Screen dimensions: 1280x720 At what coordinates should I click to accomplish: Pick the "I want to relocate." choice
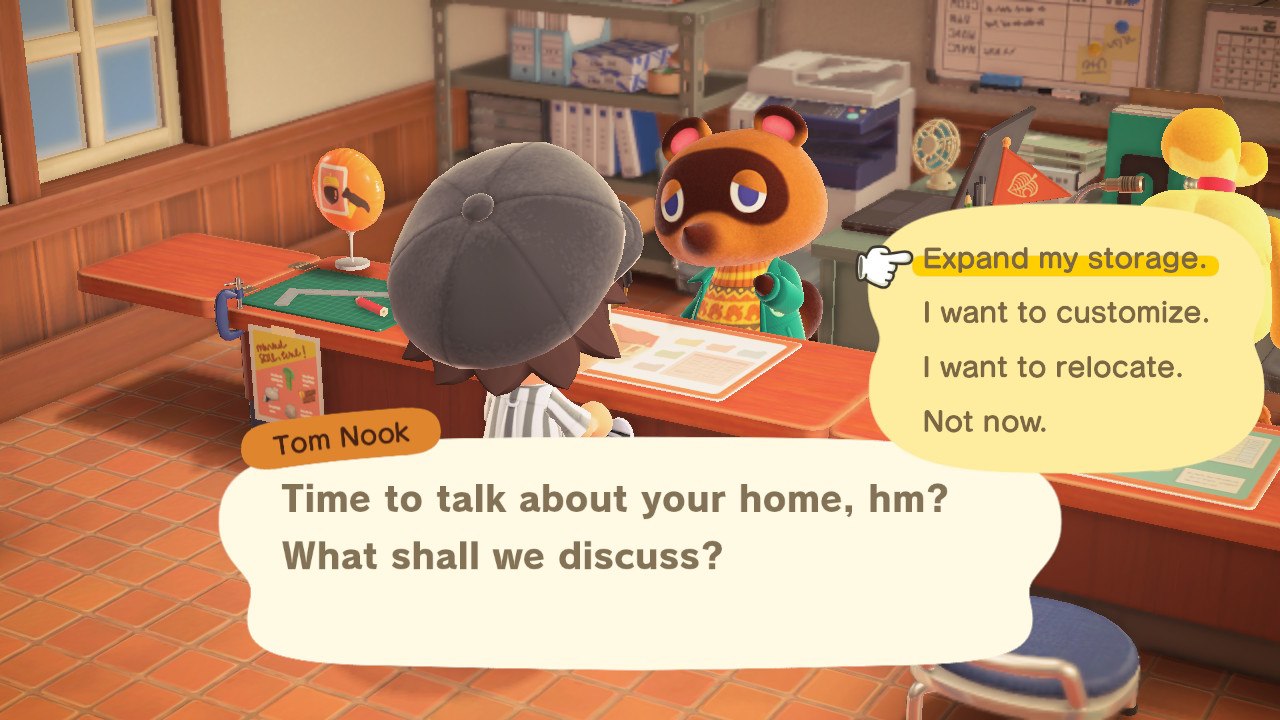pos(1052,367)
